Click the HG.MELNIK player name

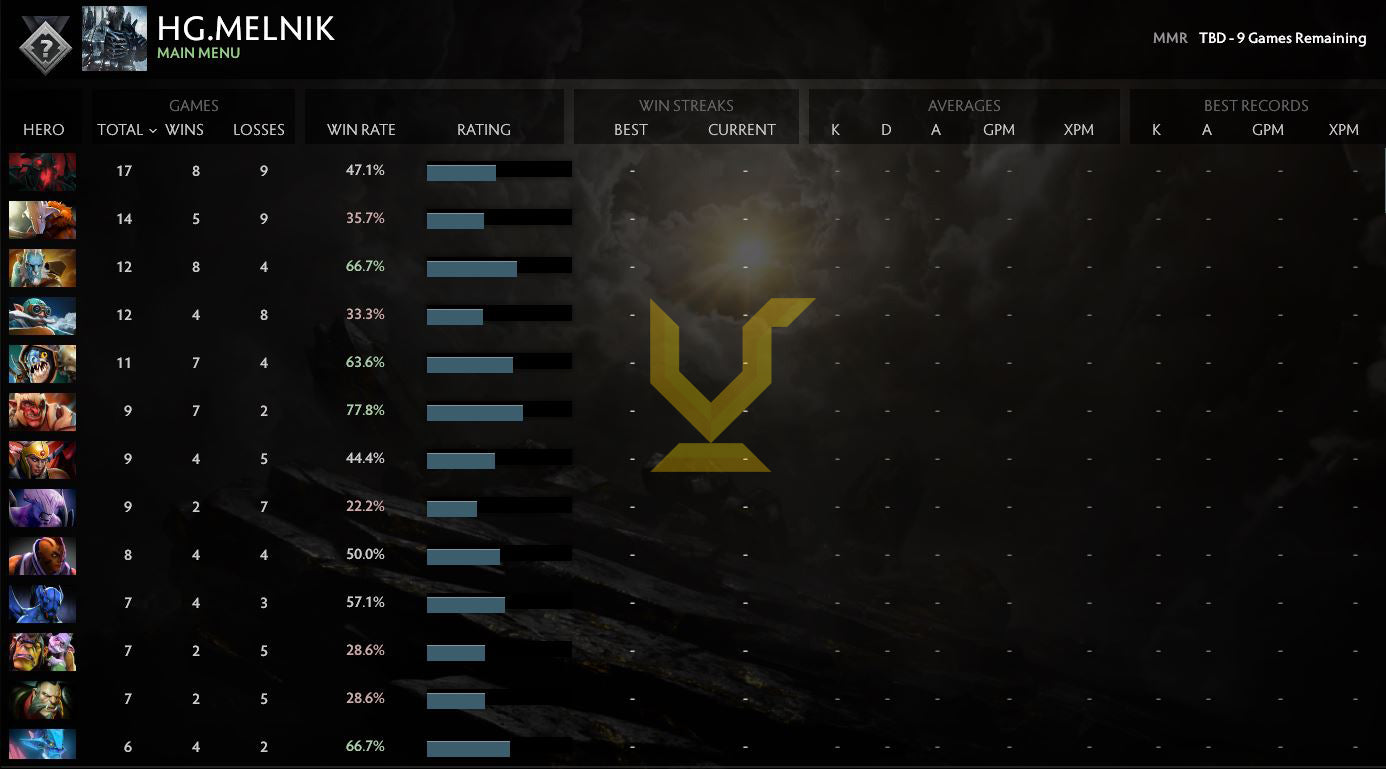246,28
